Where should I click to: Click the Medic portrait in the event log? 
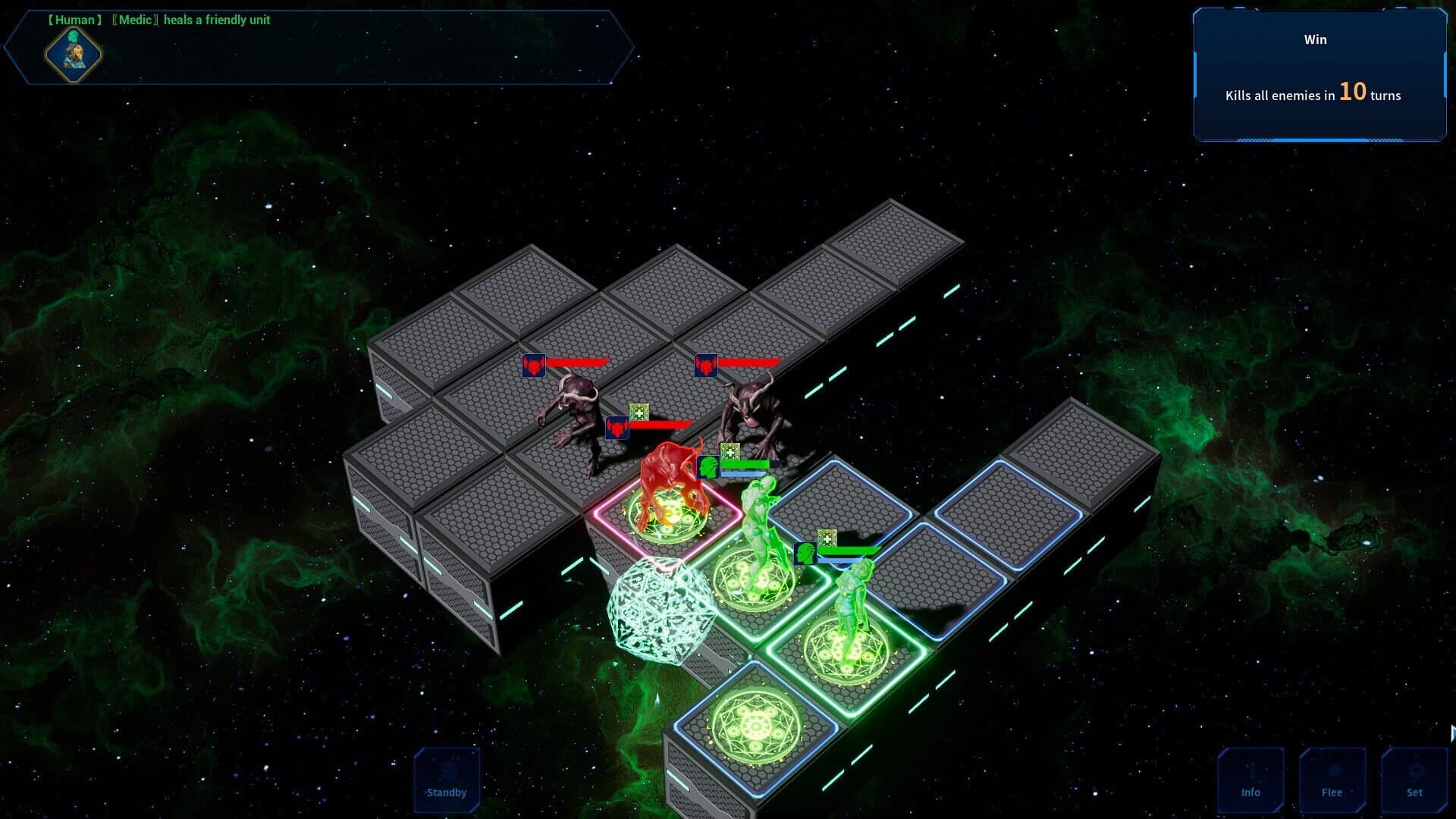click(74, 55)
